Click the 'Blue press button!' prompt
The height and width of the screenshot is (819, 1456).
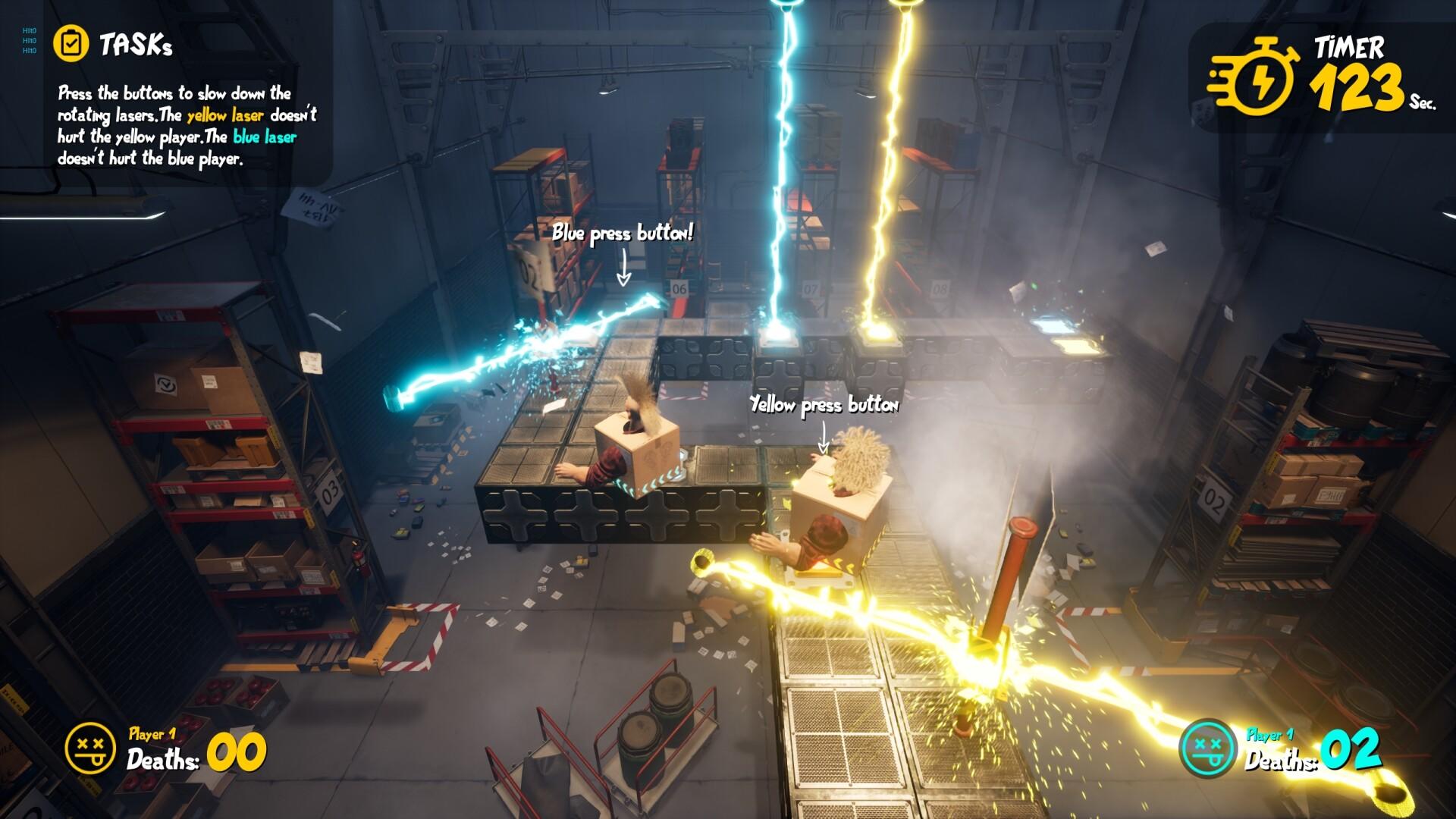point(623,235)
